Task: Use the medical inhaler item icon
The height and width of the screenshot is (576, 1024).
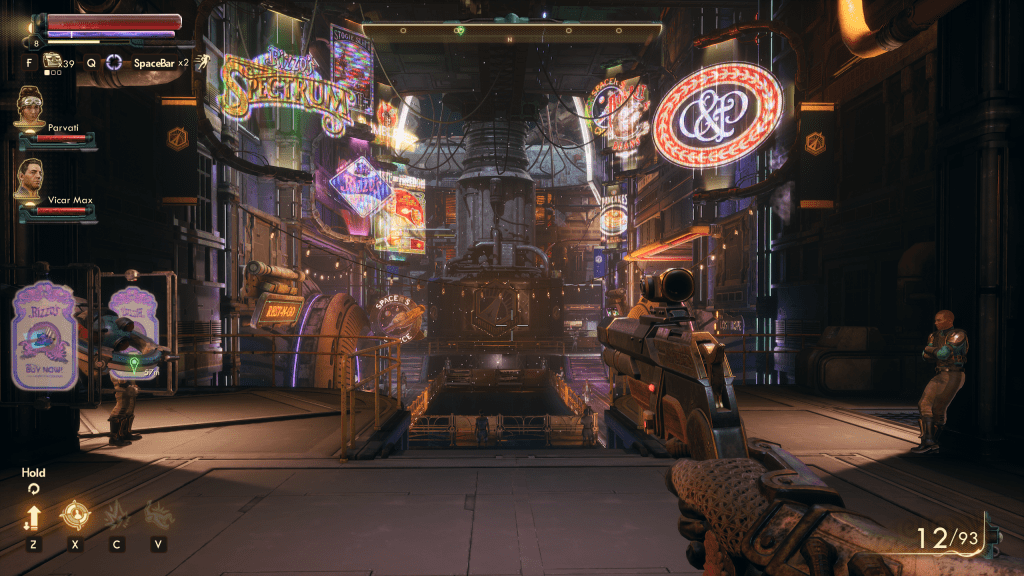Action: (52, 62)
